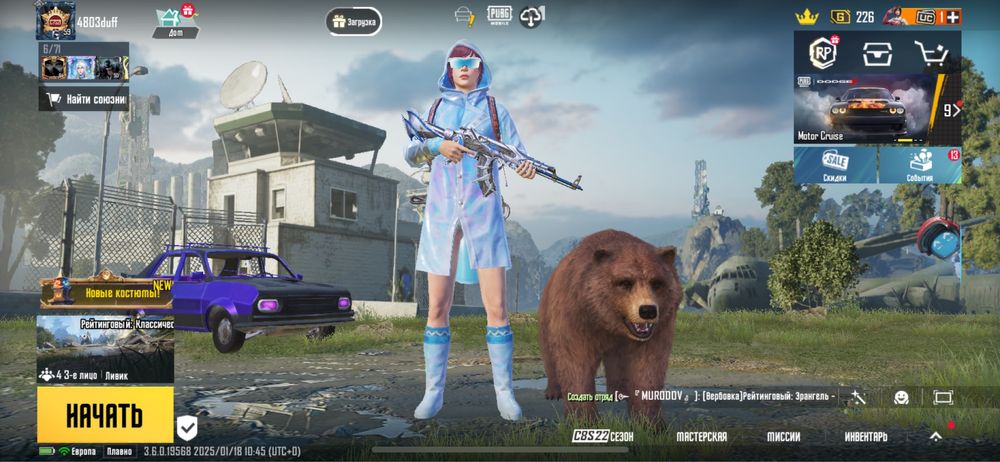This screenshot has height=462, width=1000.
Task: Start the match with the НАЧАТЬ button
Action: click(104, 415)
